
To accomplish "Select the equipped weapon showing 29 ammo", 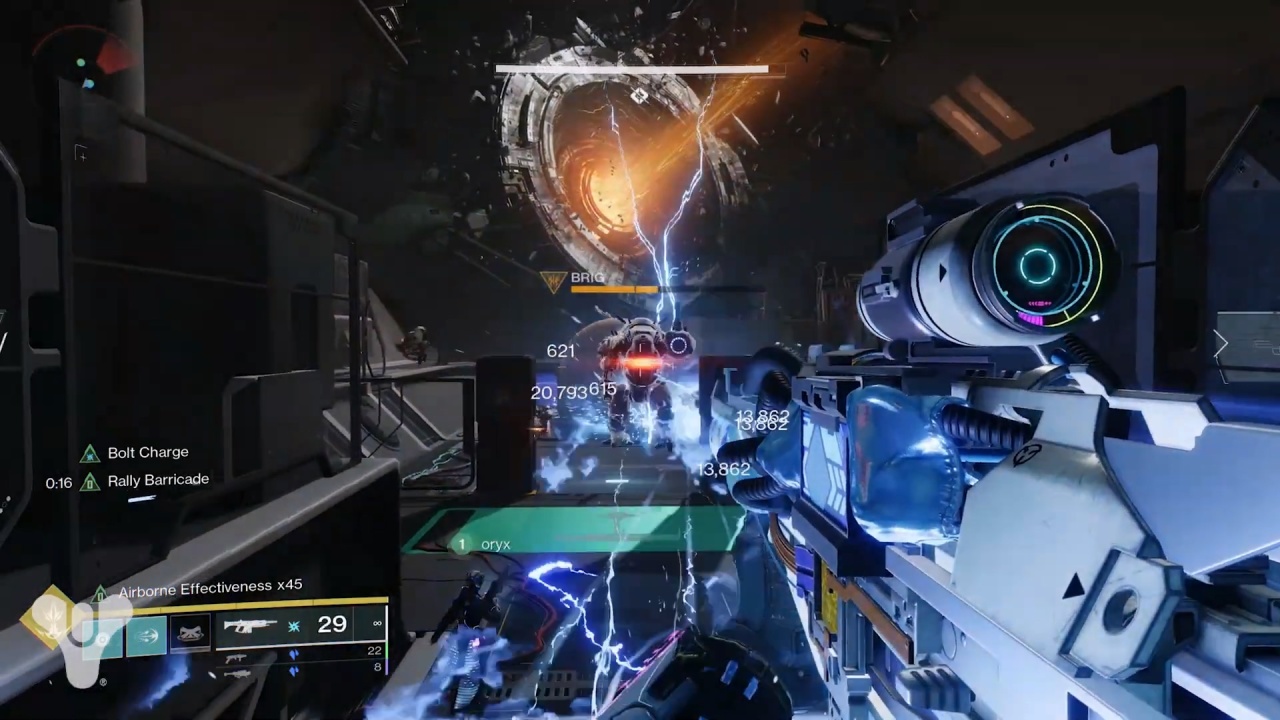I will [300, 626].
